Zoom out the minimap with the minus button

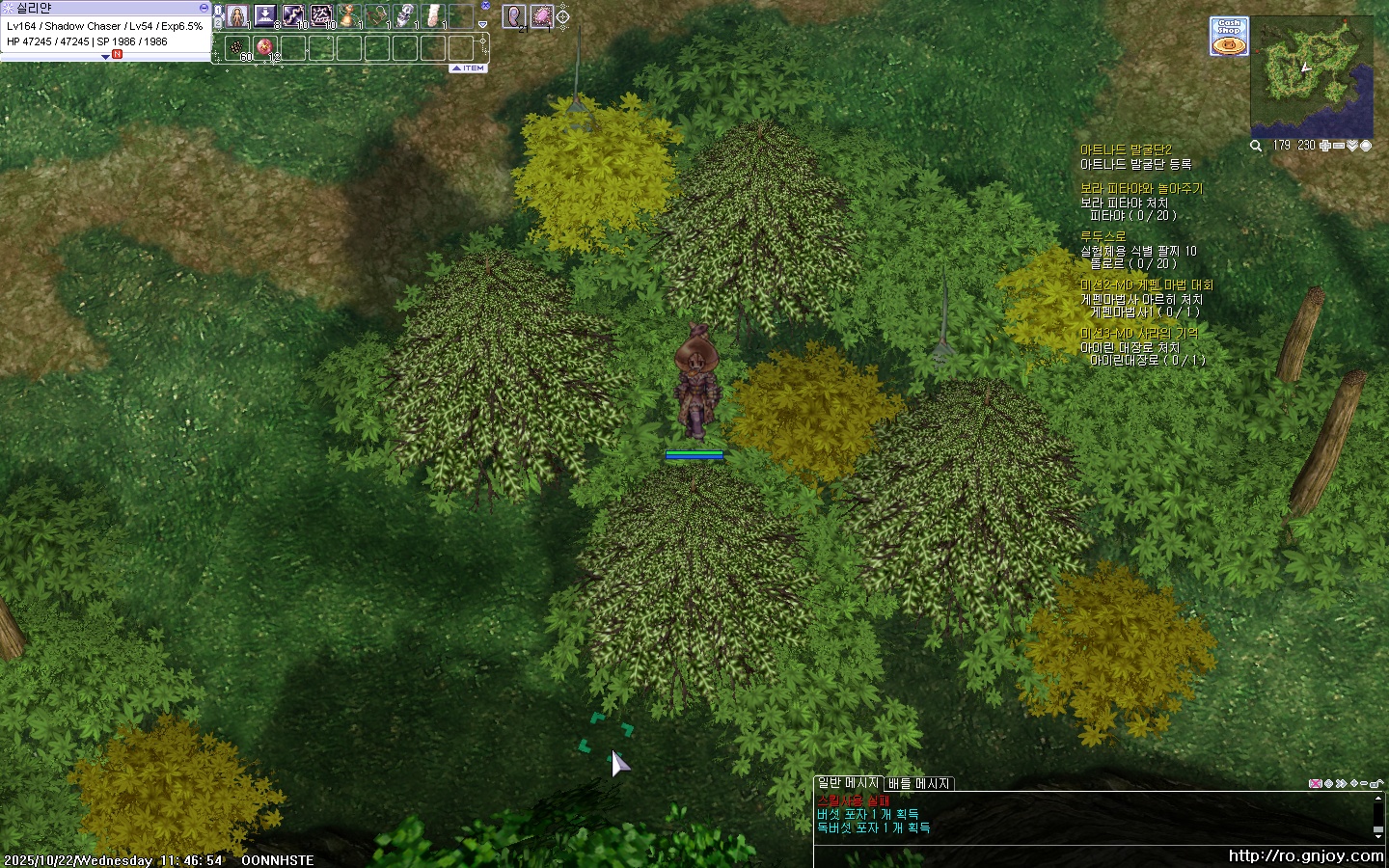coord(1338,146)
